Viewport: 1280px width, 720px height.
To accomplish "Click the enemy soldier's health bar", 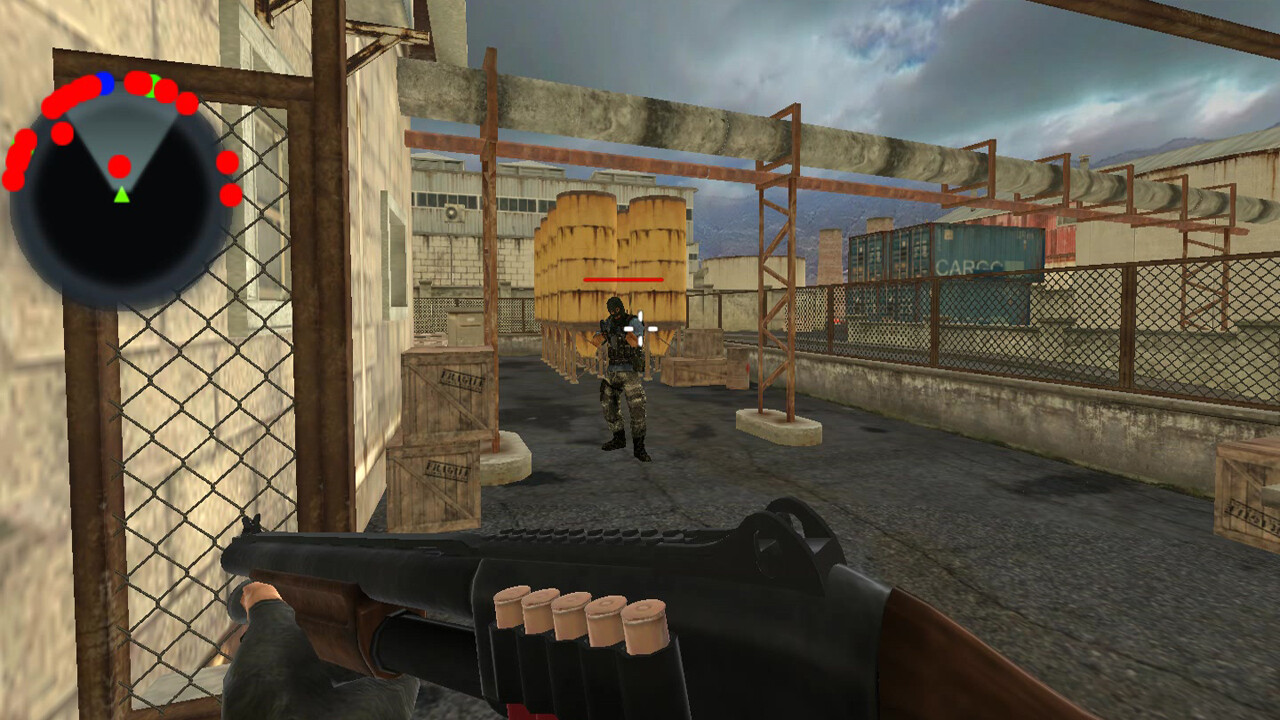I will click(x=622, y=280).
